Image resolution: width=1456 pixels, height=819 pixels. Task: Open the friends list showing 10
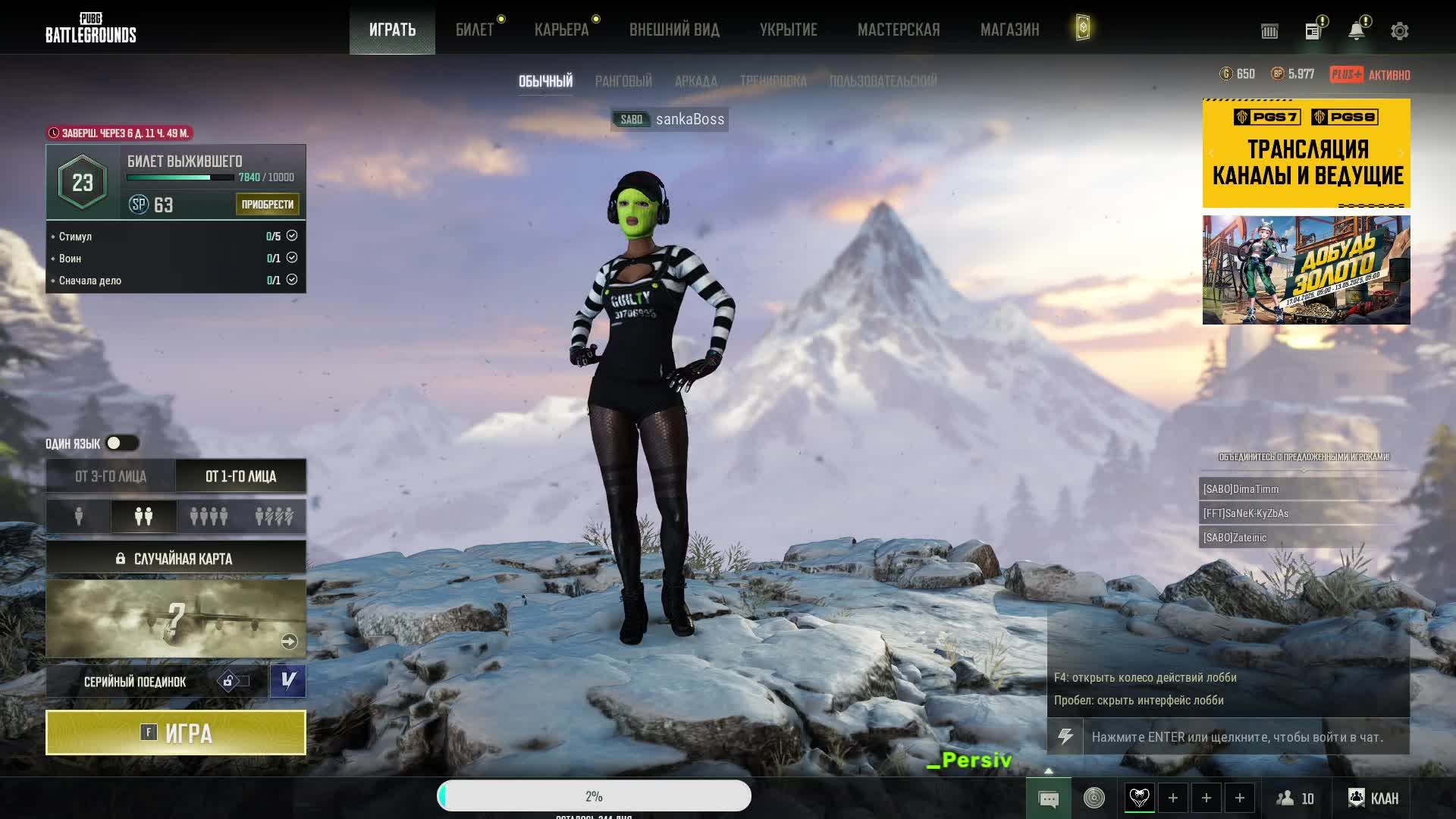(x=1295, y=798)
